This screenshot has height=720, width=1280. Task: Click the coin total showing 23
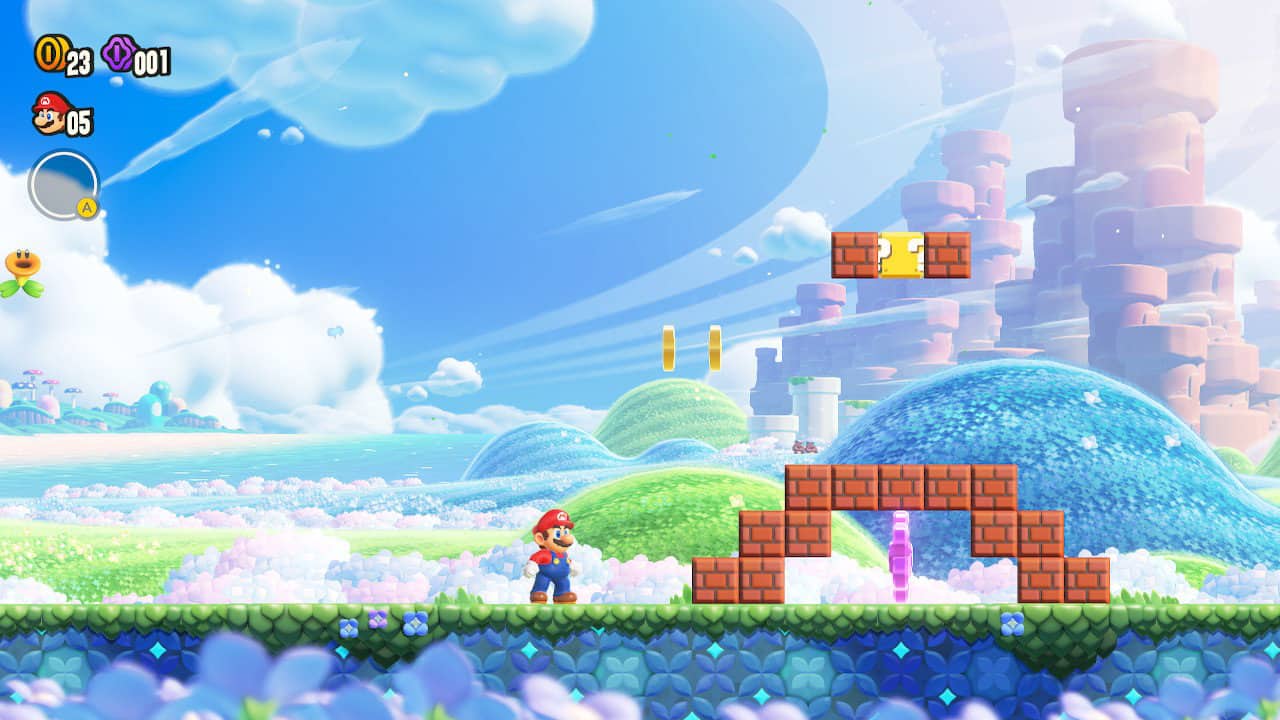click(78, 62)
